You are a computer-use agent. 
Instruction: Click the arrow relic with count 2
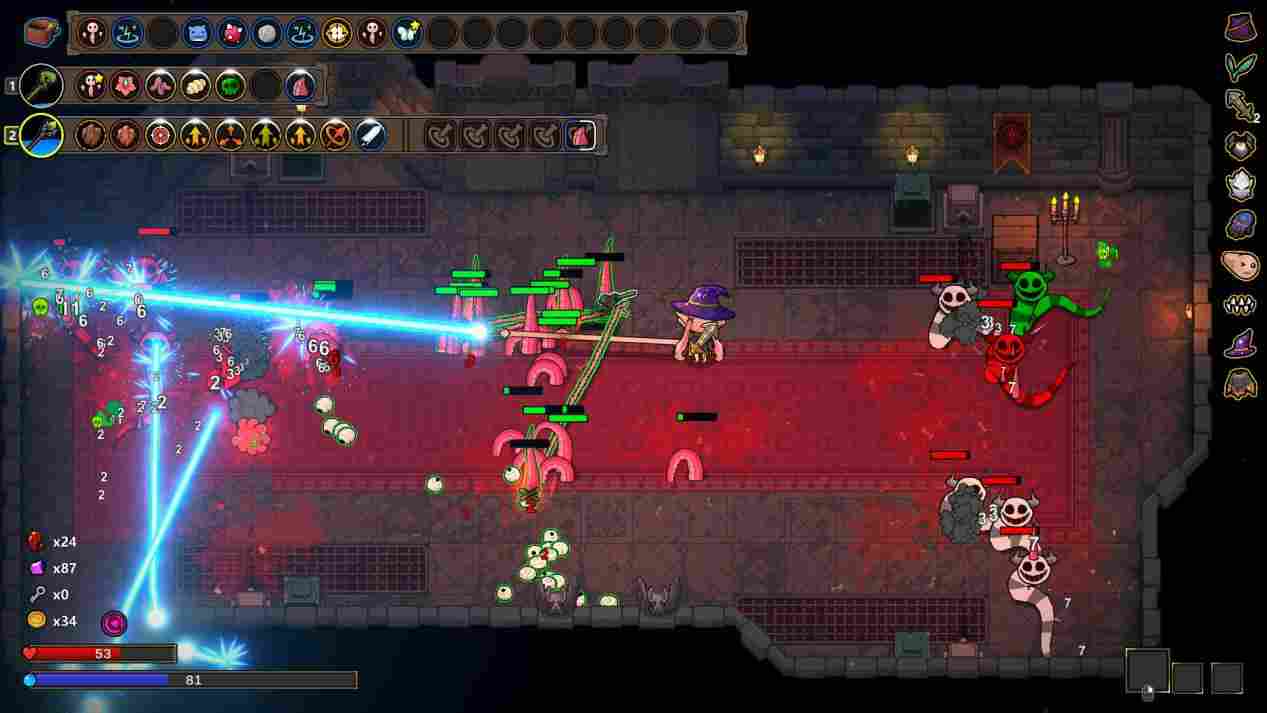point(1241,105)
